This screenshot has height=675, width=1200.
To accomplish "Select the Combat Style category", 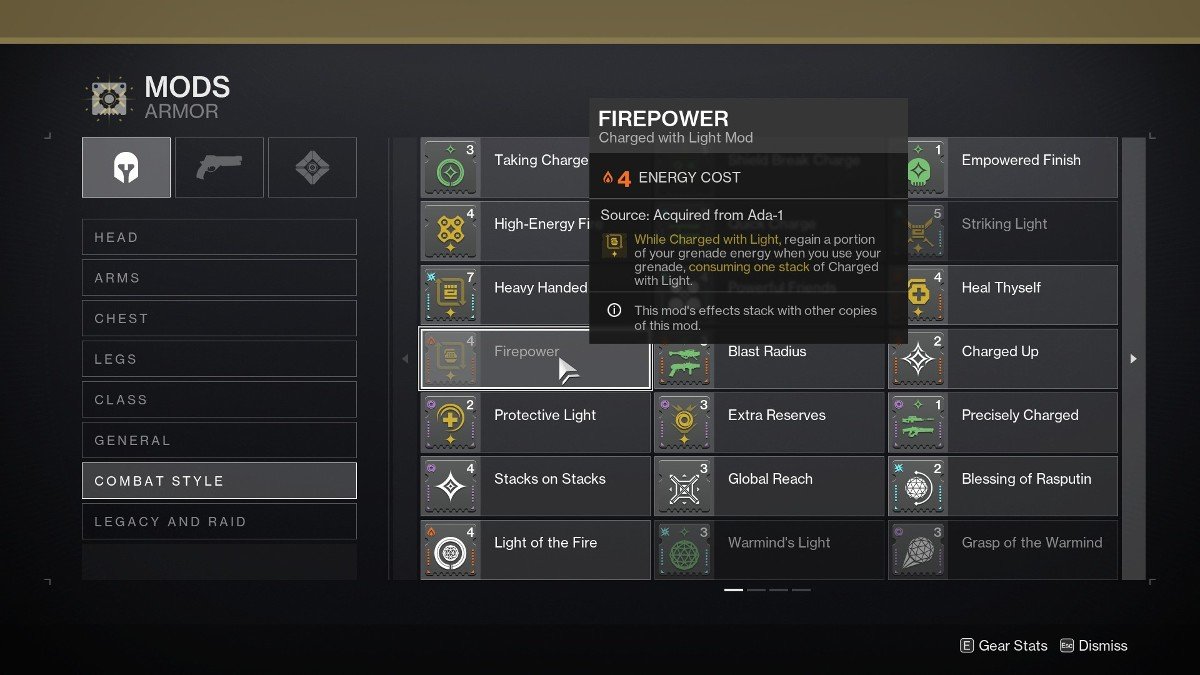I will click(x=219, y=481).
